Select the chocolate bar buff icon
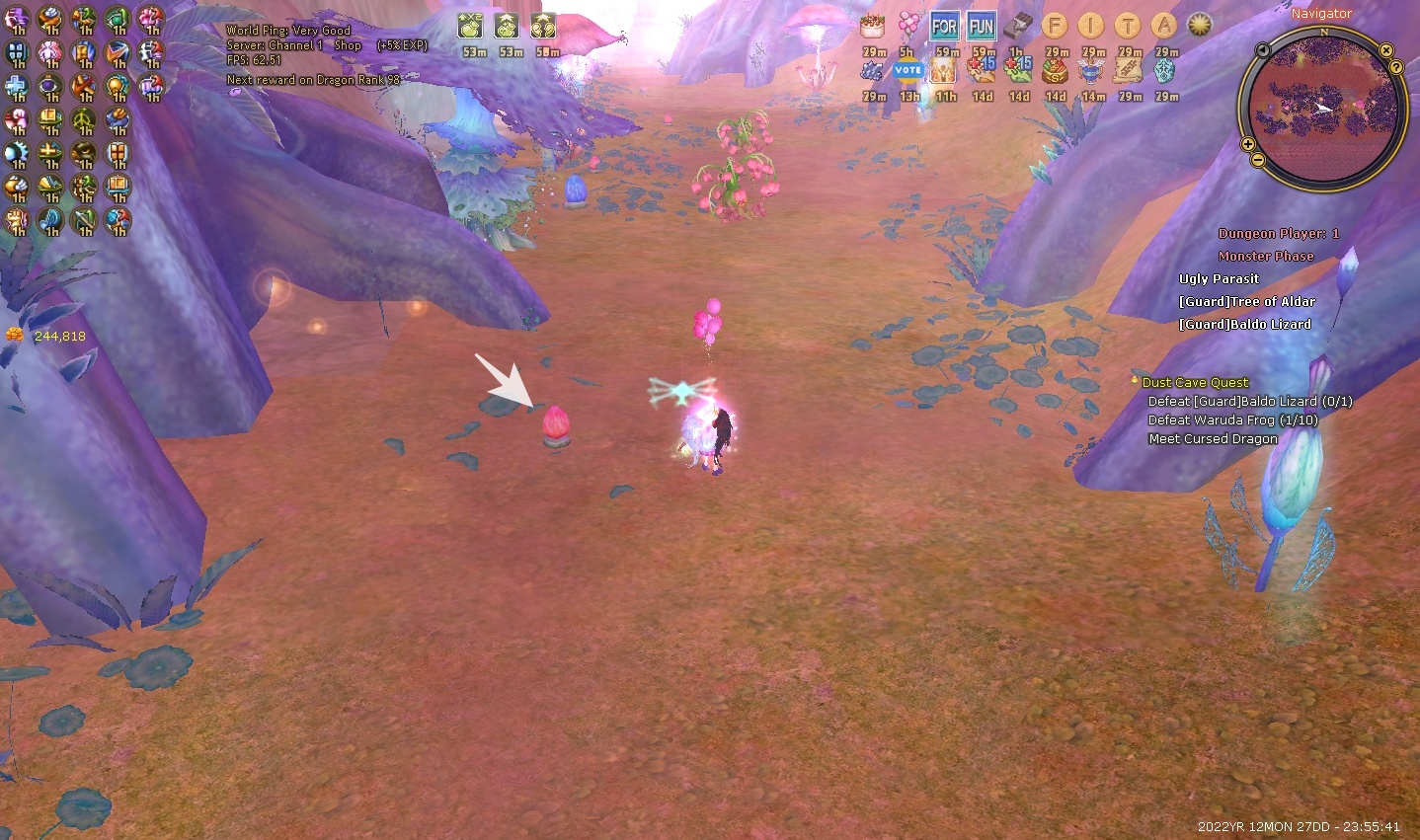This screenshot has width=1420, height=840. 1018,27
